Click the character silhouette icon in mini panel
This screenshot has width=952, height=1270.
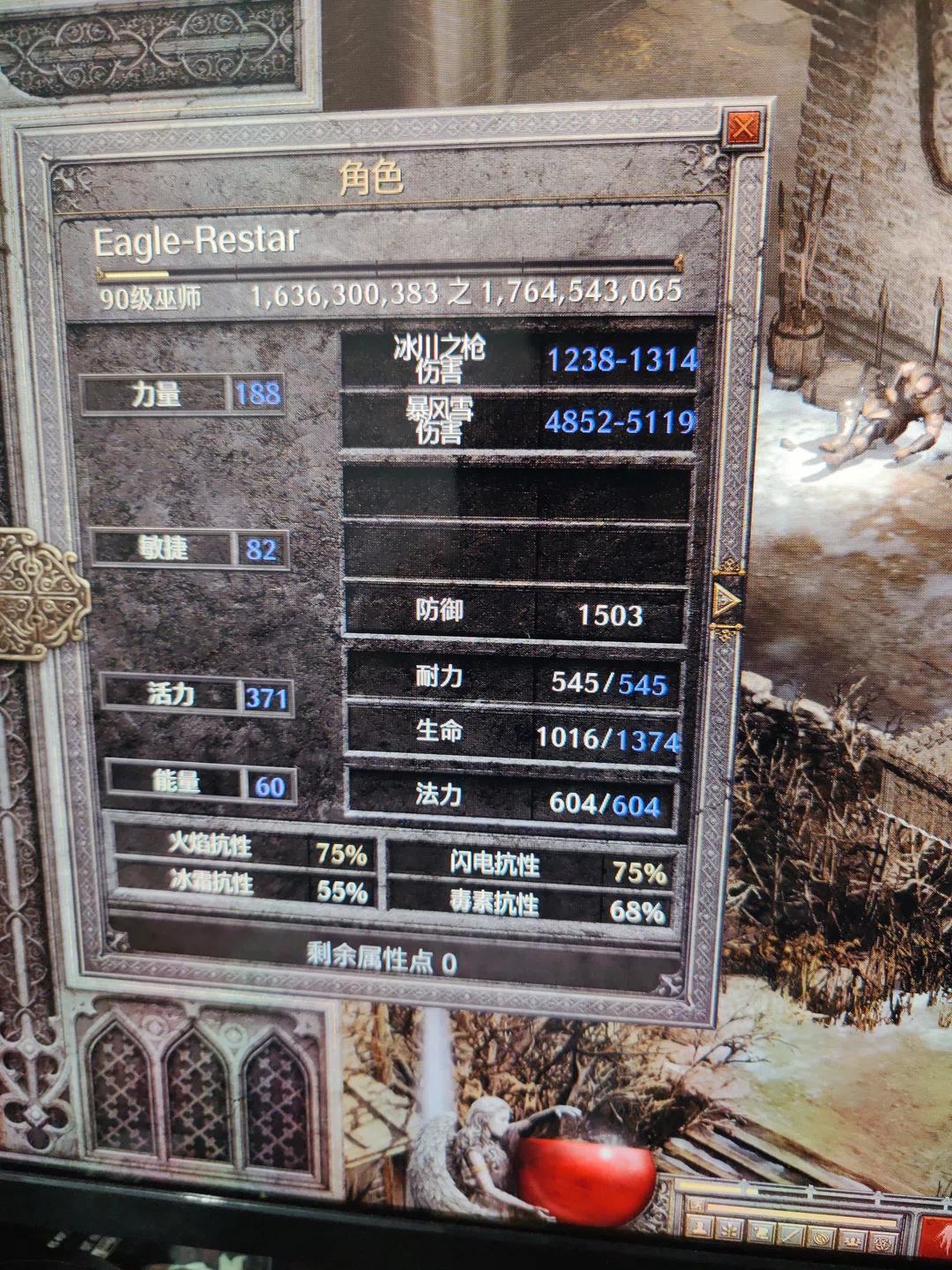click(x=699, y=1228)
